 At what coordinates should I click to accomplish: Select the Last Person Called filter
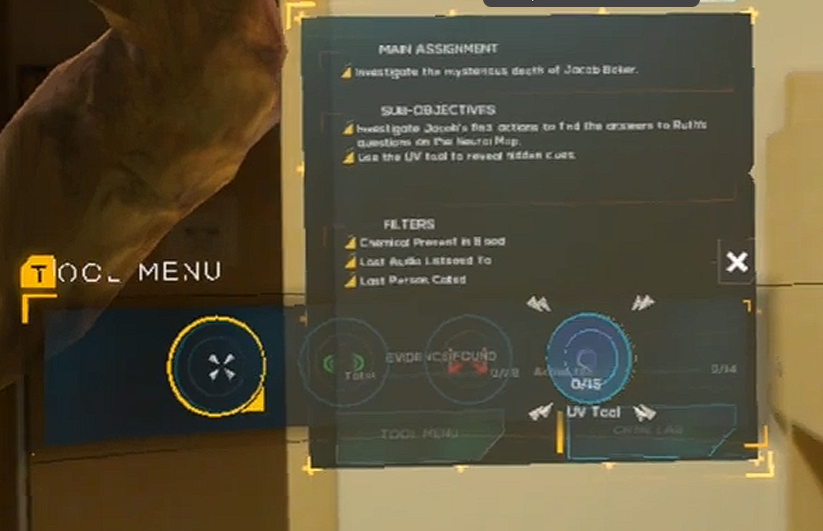click(x=412, y=280)
